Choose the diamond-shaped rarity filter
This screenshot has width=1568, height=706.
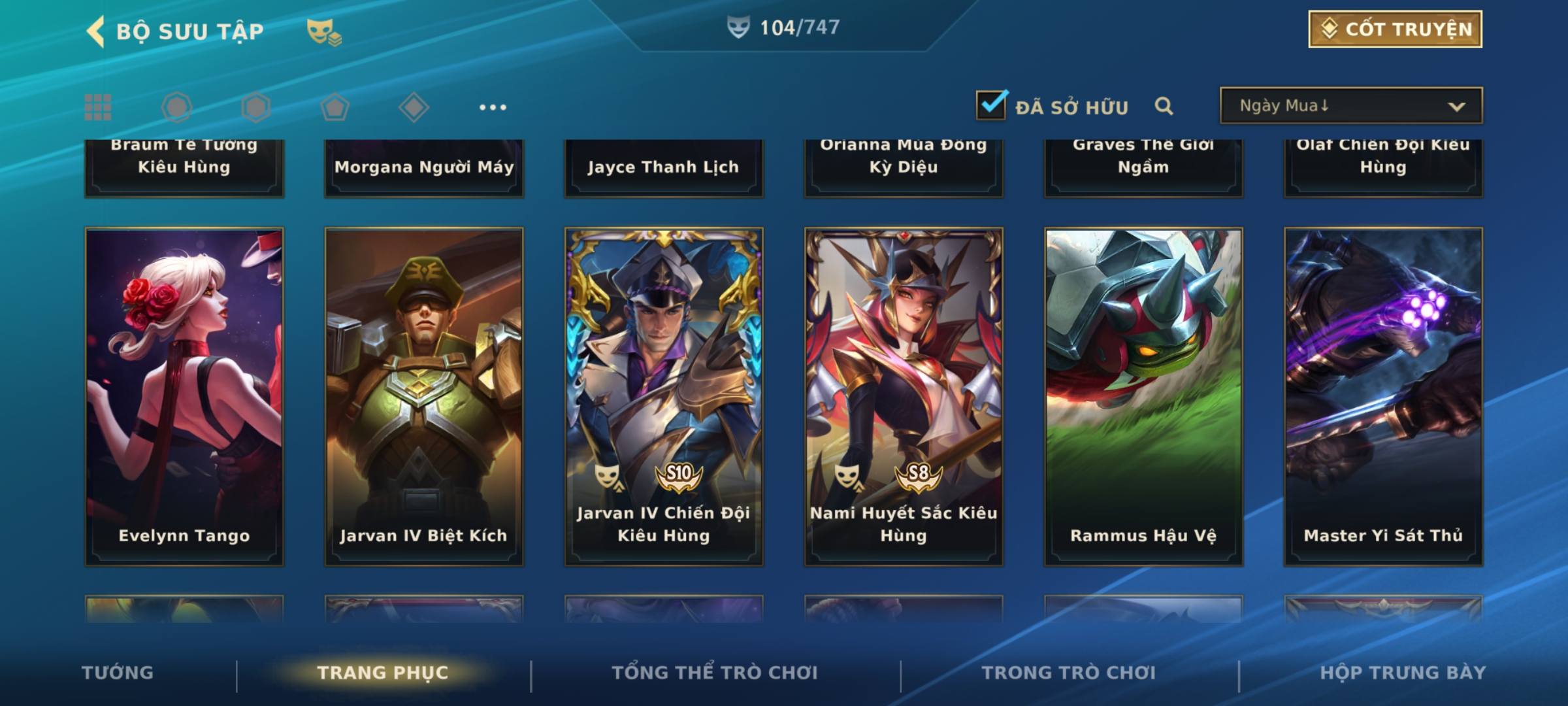pos(414,107)
